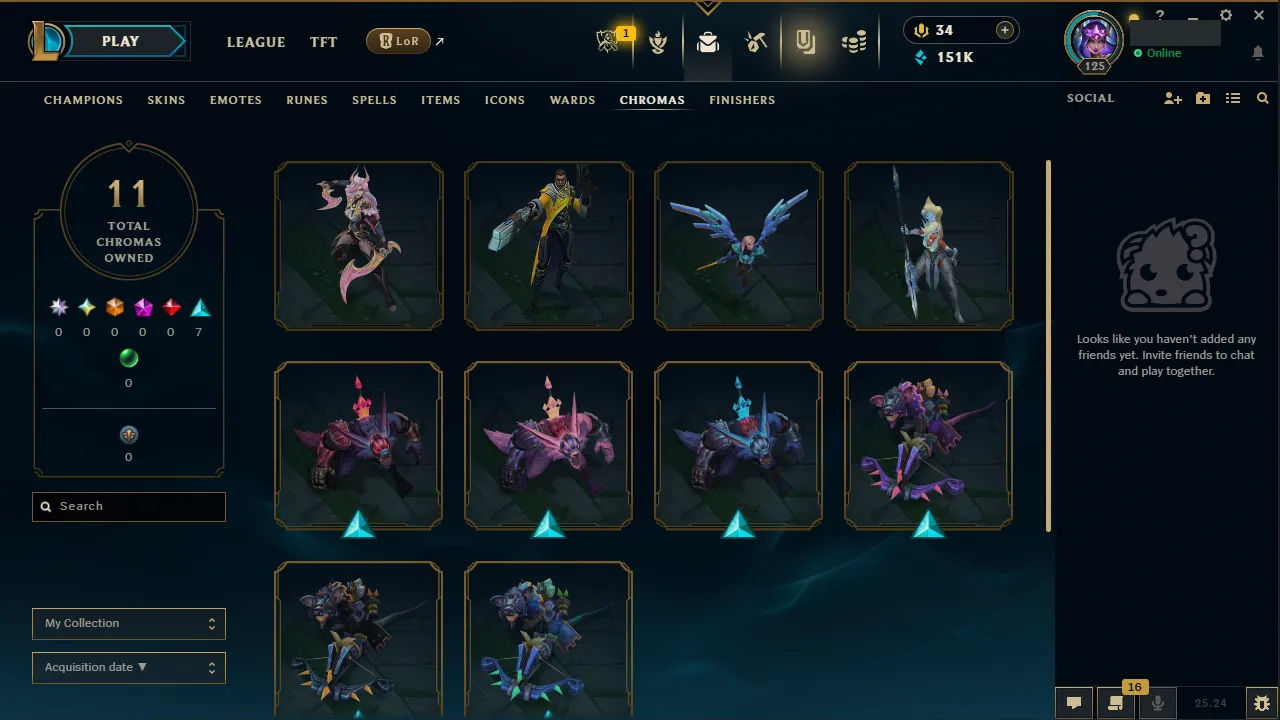Switch to the SKINS tab
Image resolution: width=1280 pixels, height=720 pixels.
pyautogui.click(x=166, y=100)
